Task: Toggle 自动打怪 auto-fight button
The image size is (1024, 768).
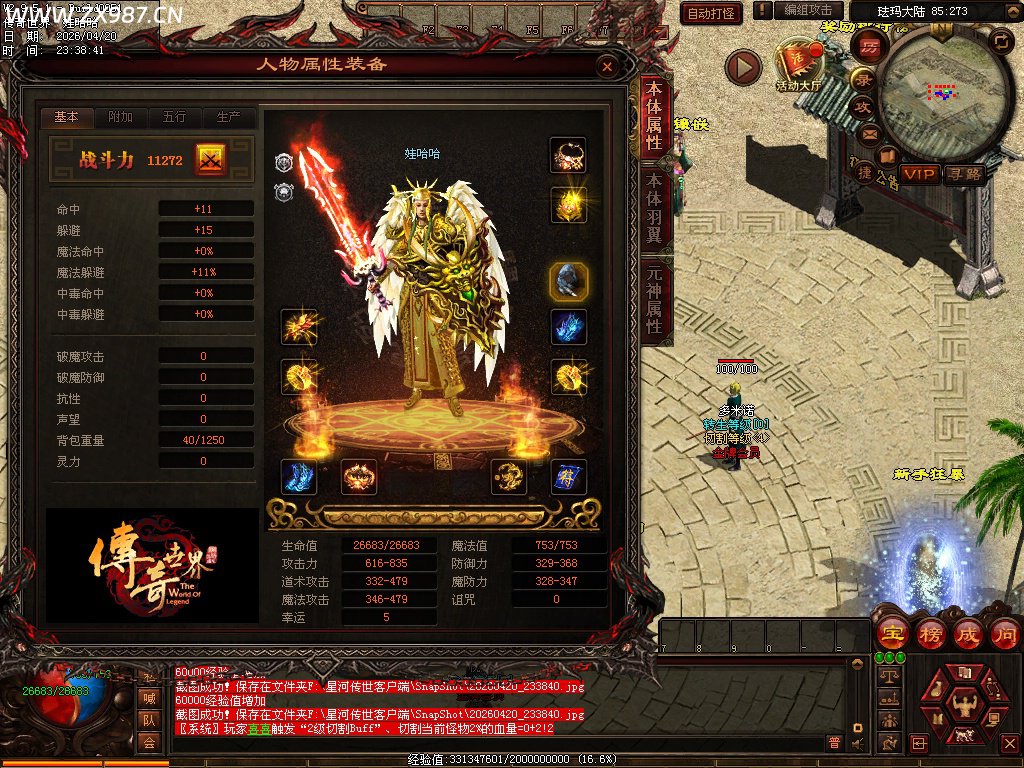Action: (711, 13)
